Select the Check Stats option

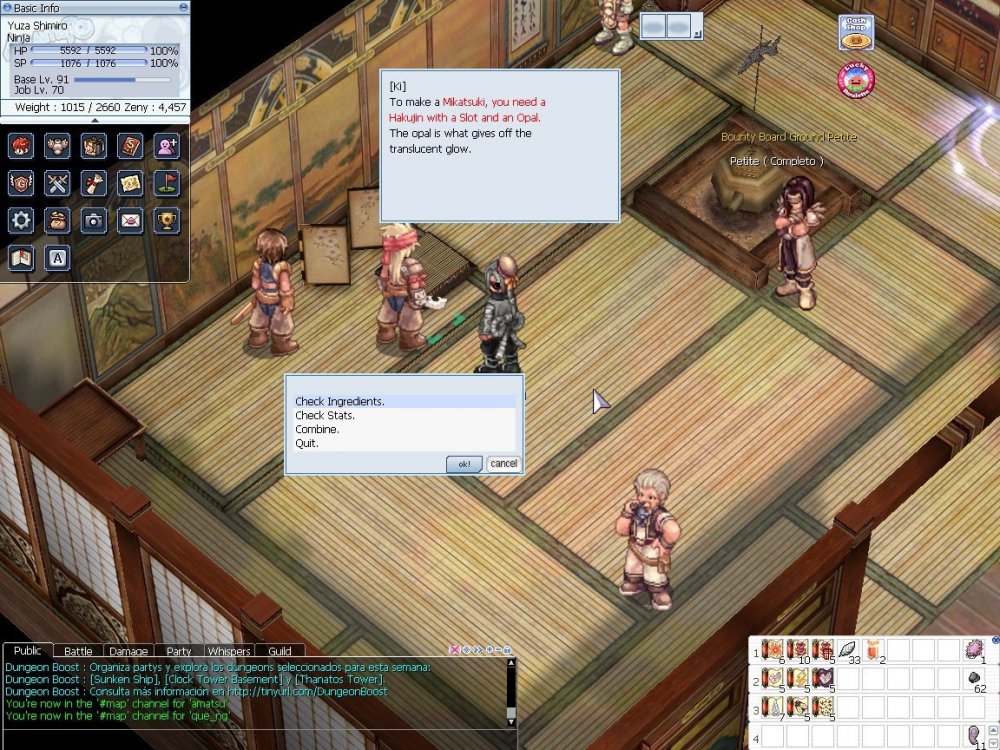[325, 416]
